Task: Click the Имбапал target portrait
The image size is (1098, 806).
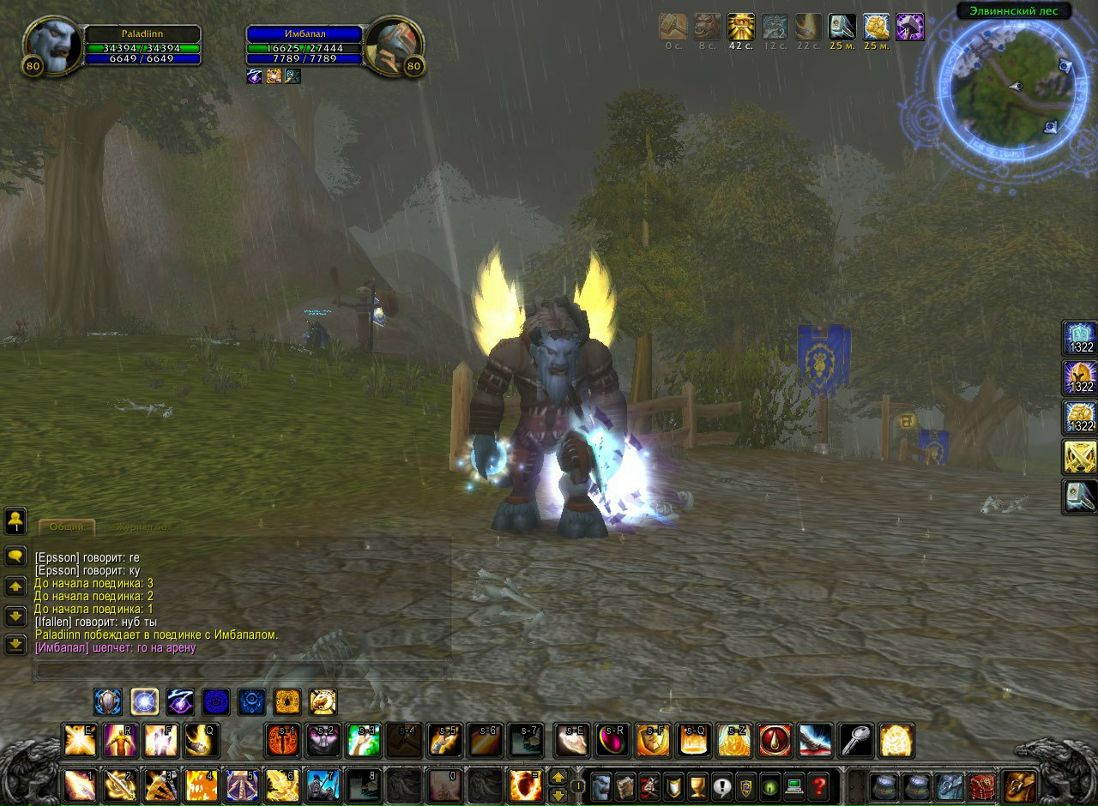Action: point(393,46)
